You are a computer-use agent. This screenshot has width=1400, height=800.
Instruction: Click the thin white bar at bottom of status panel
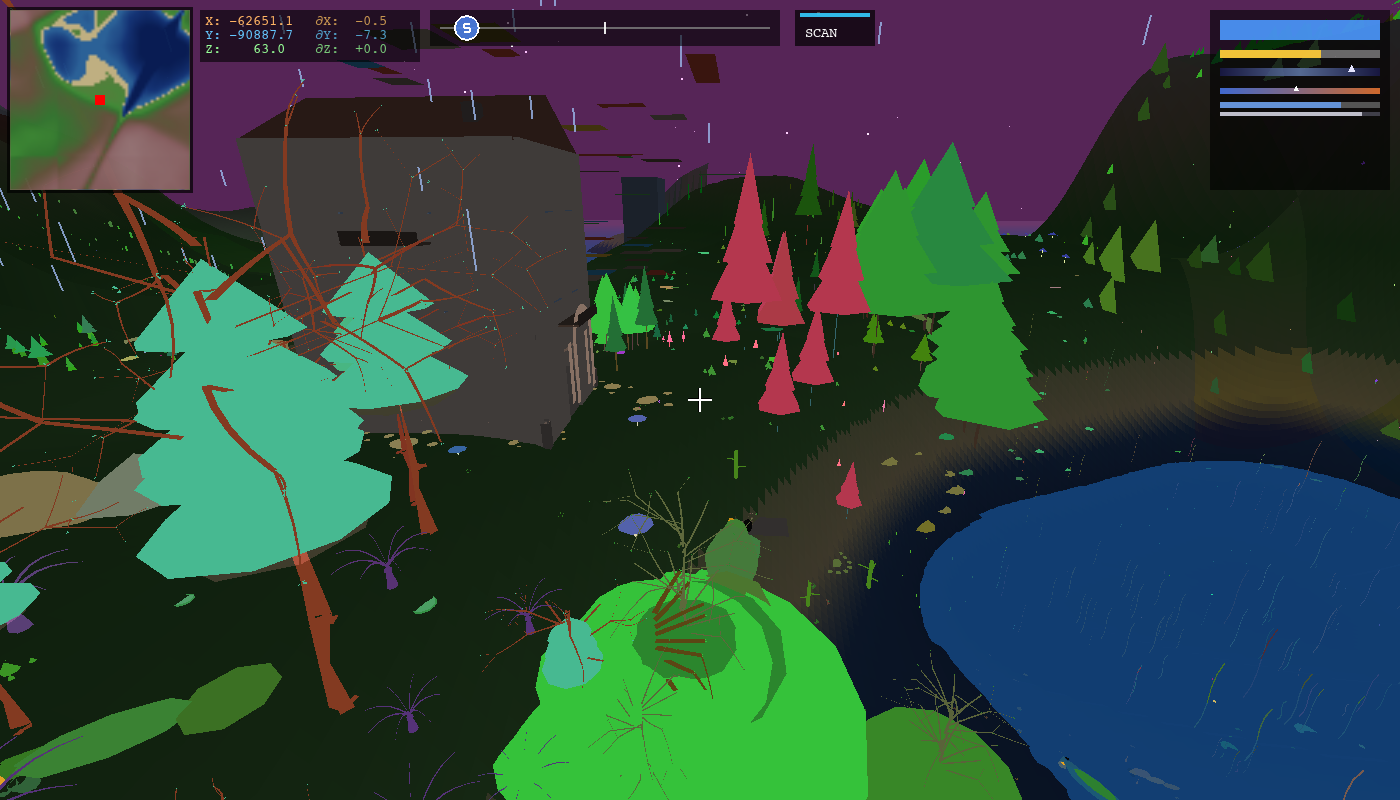coord(1290,113)
